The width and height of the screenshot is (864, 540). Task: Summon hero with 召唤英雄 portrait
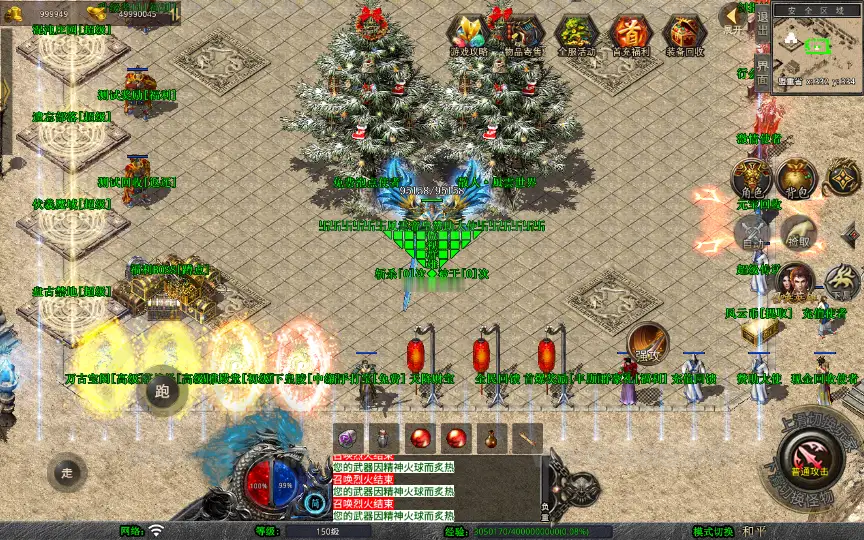tap(796, 283)
